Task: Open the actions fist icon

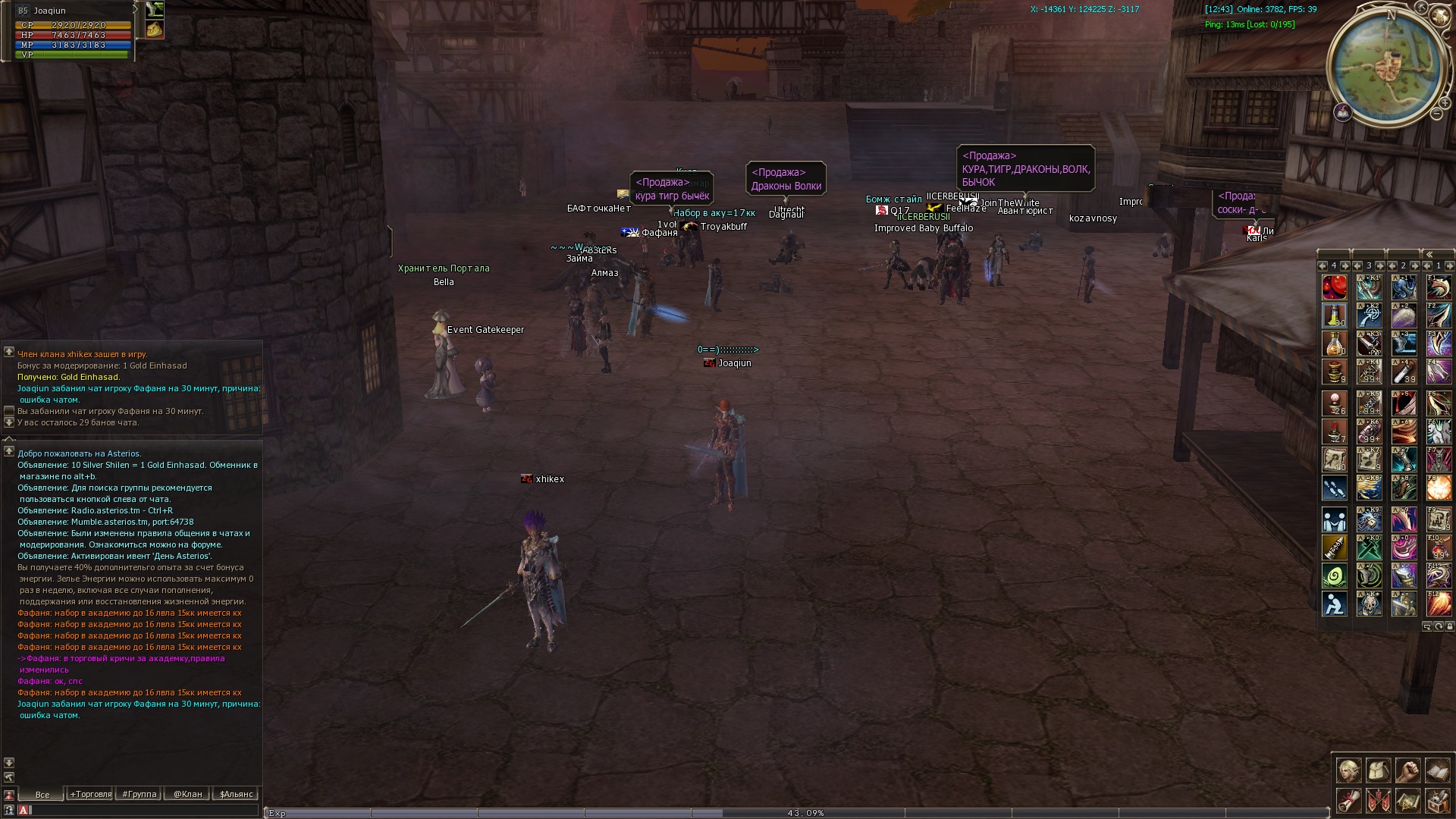Action: [x=1407, y=770]
